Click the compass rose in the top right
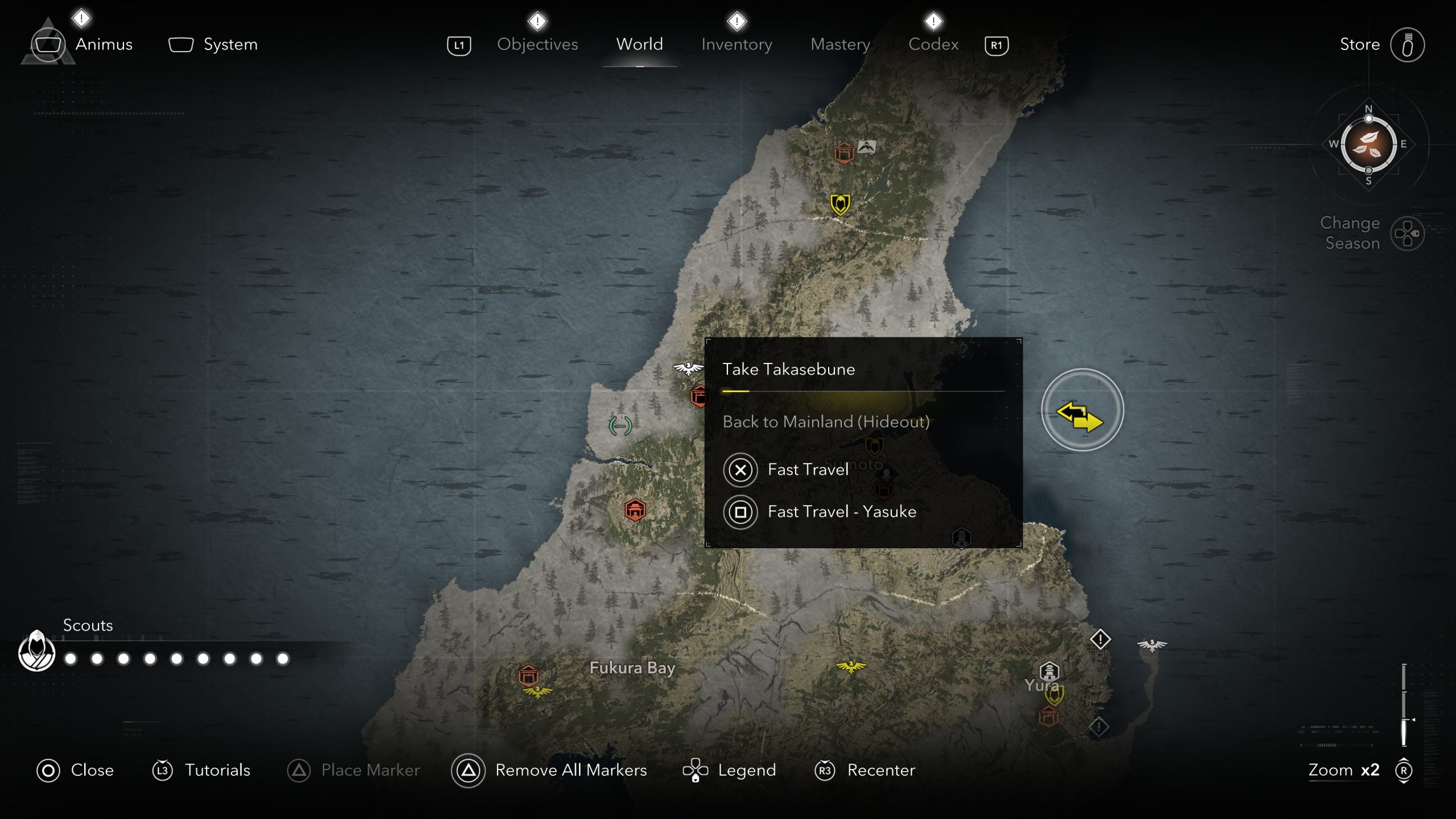The image size is (1456, 819). 1369,145
